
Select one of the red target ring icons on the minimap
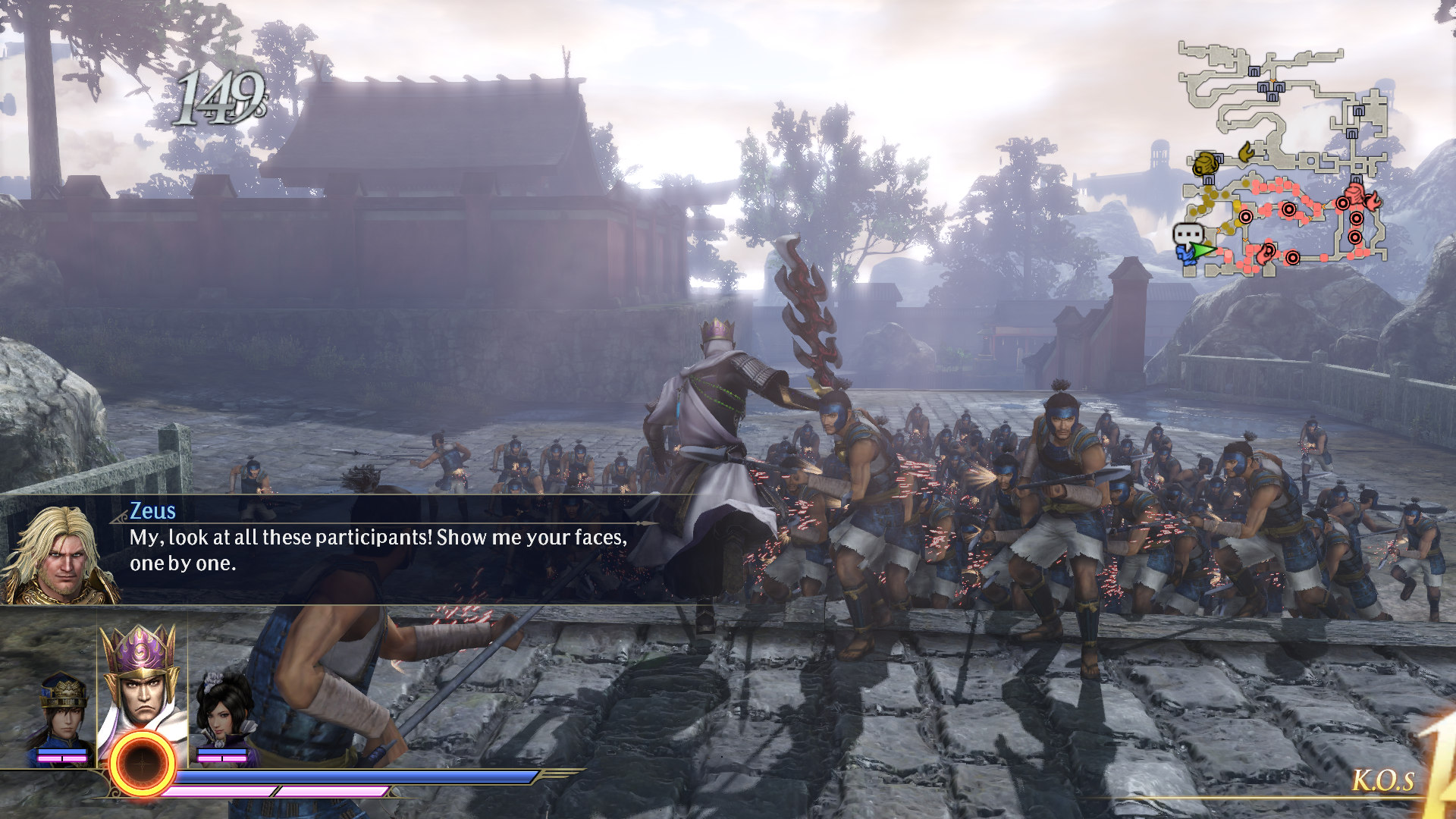pos(1289,210)
